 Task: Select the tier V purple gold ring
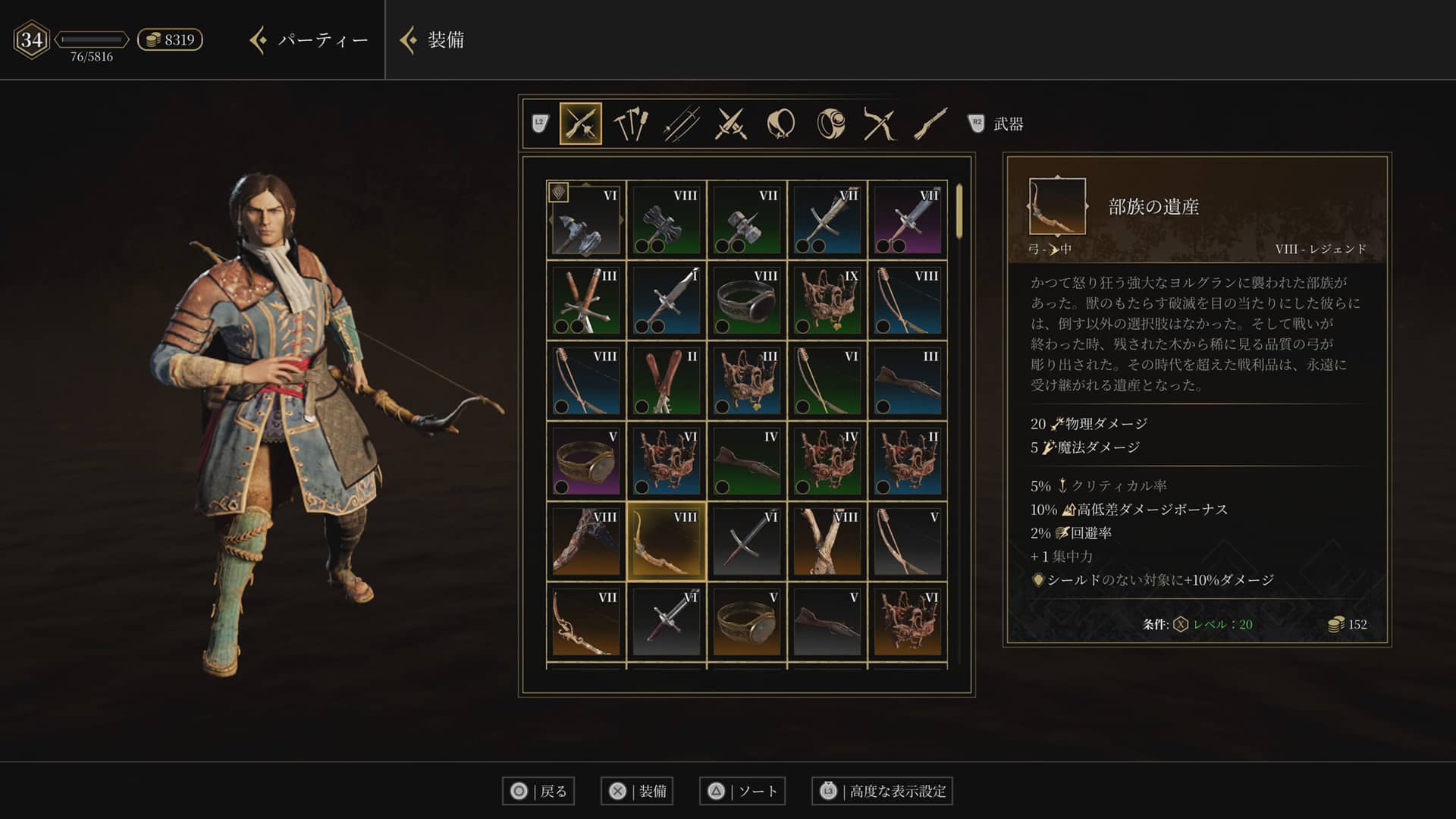point(586,461)
